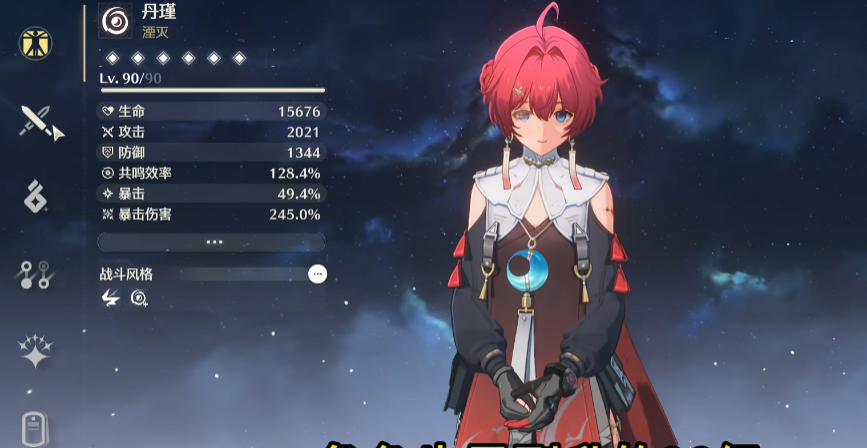This screenshot has height=448, width=867.
Task: Open the 战斗风格 details button
Action: (x=317, y=274)
